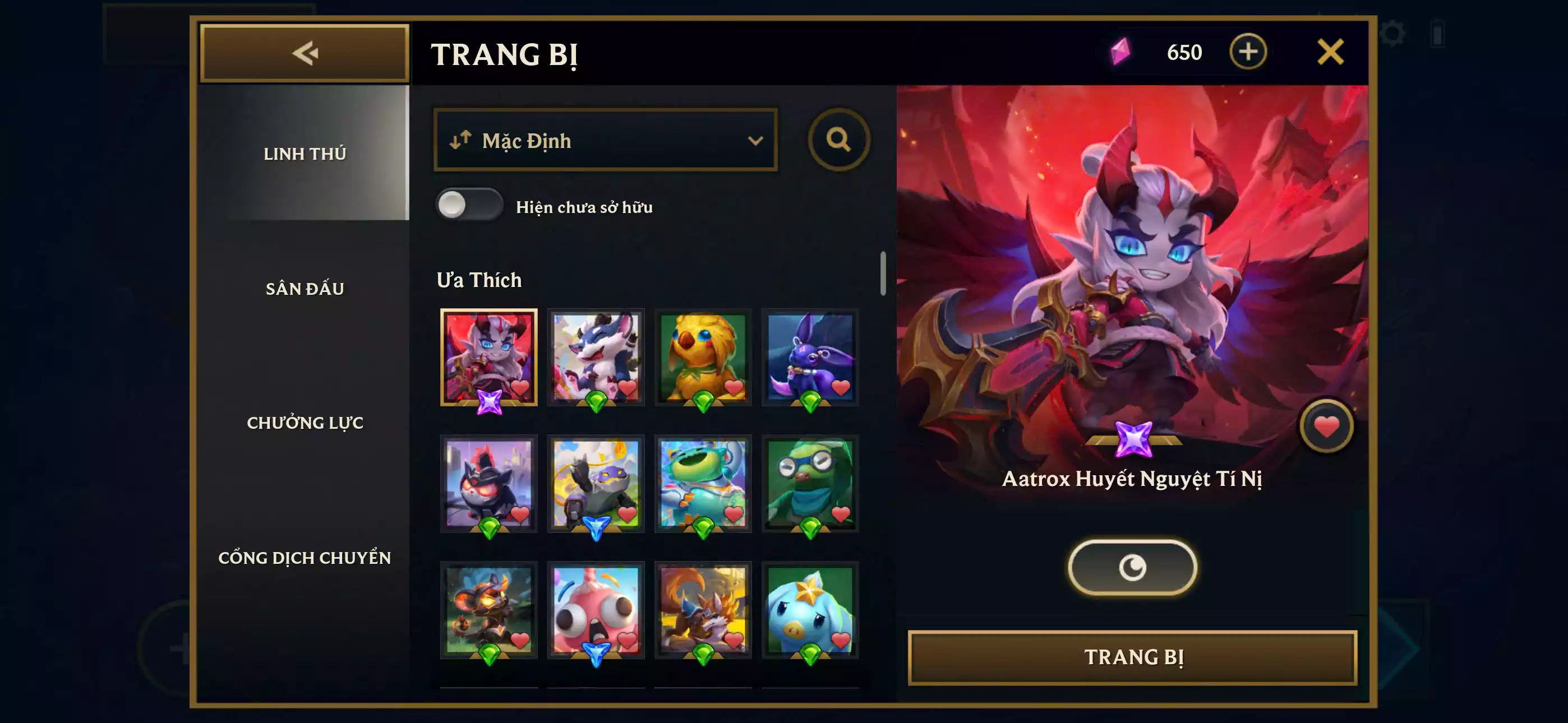1568x723 pixels.
Task: Tap the plus icon to buy more currency
Action: coord(1248,52)
